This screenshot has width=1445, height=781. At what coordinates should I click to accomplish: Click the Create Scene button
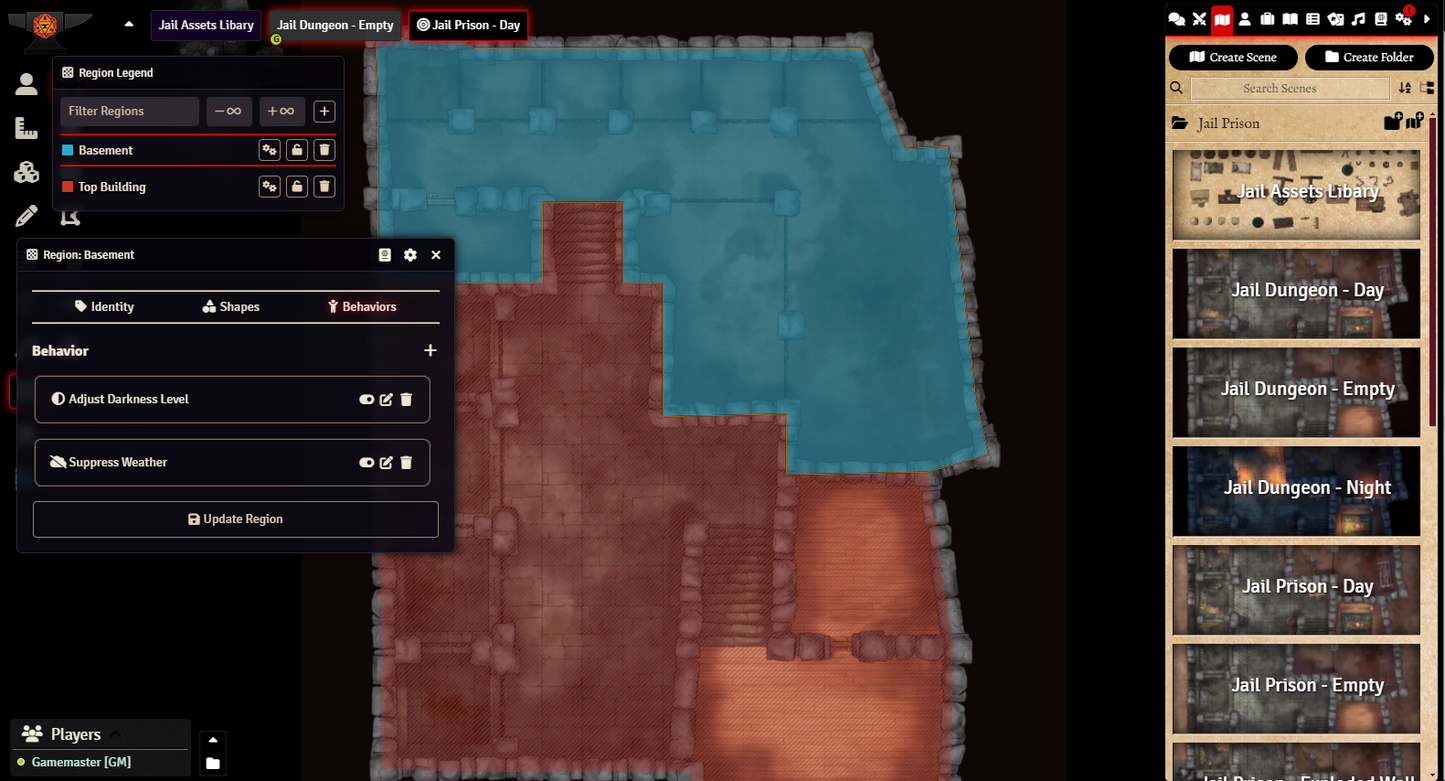tap(1233, 57)
